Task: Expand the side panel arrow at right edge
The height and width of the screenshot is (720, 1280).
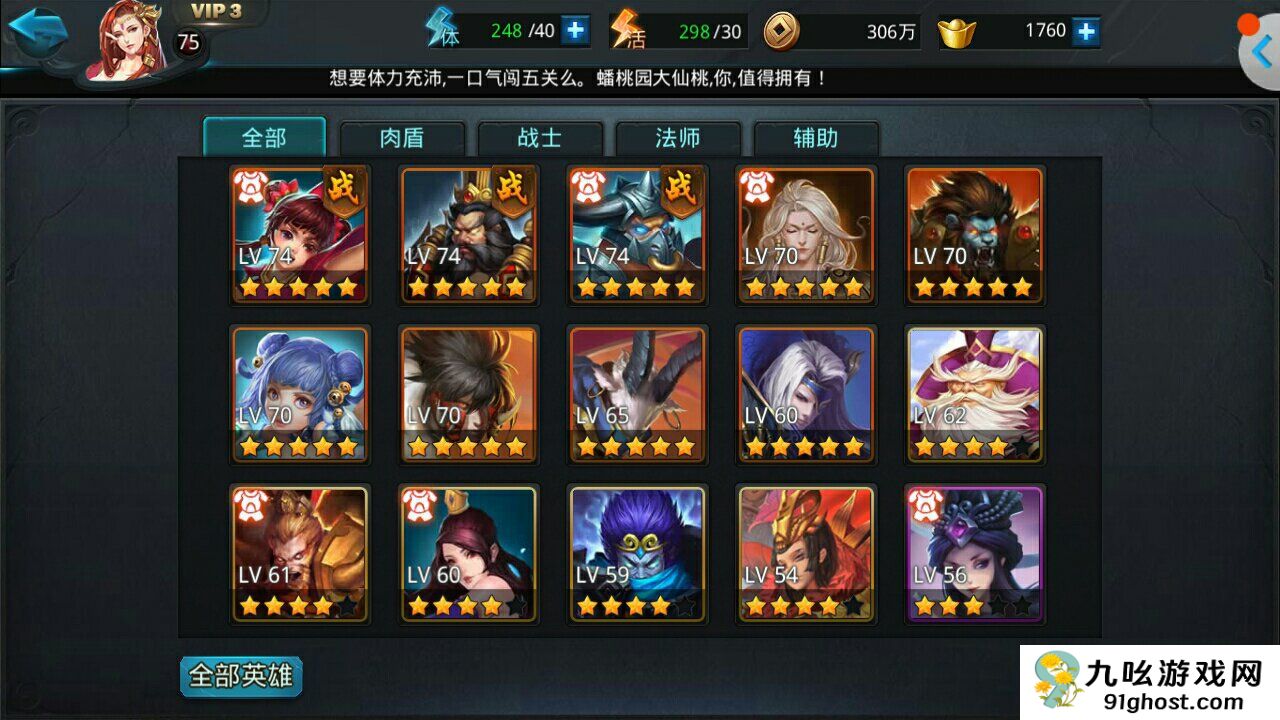Action: 1261,50
